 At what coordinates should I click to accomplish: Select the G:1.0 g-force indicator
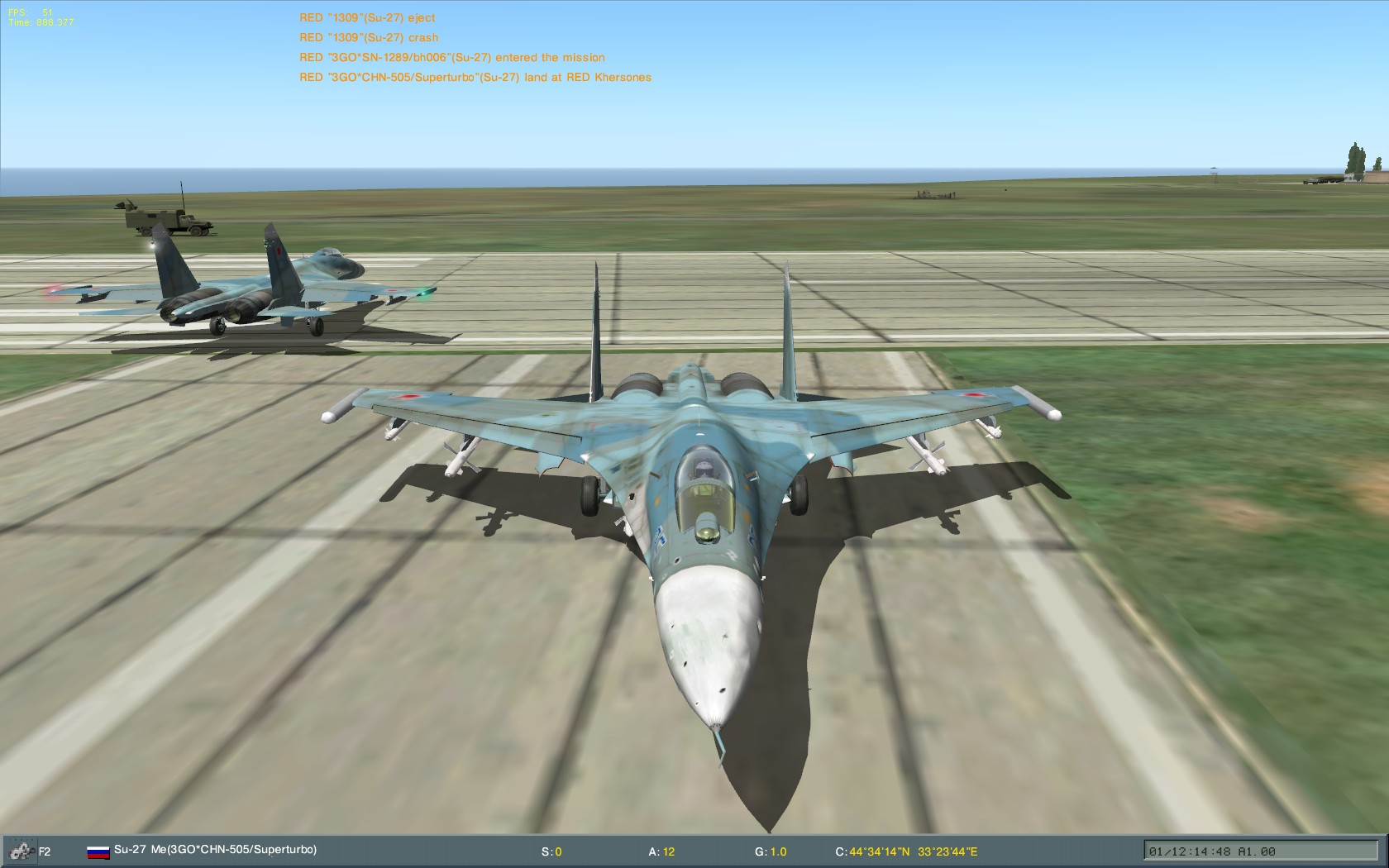[x=775, y=848]
